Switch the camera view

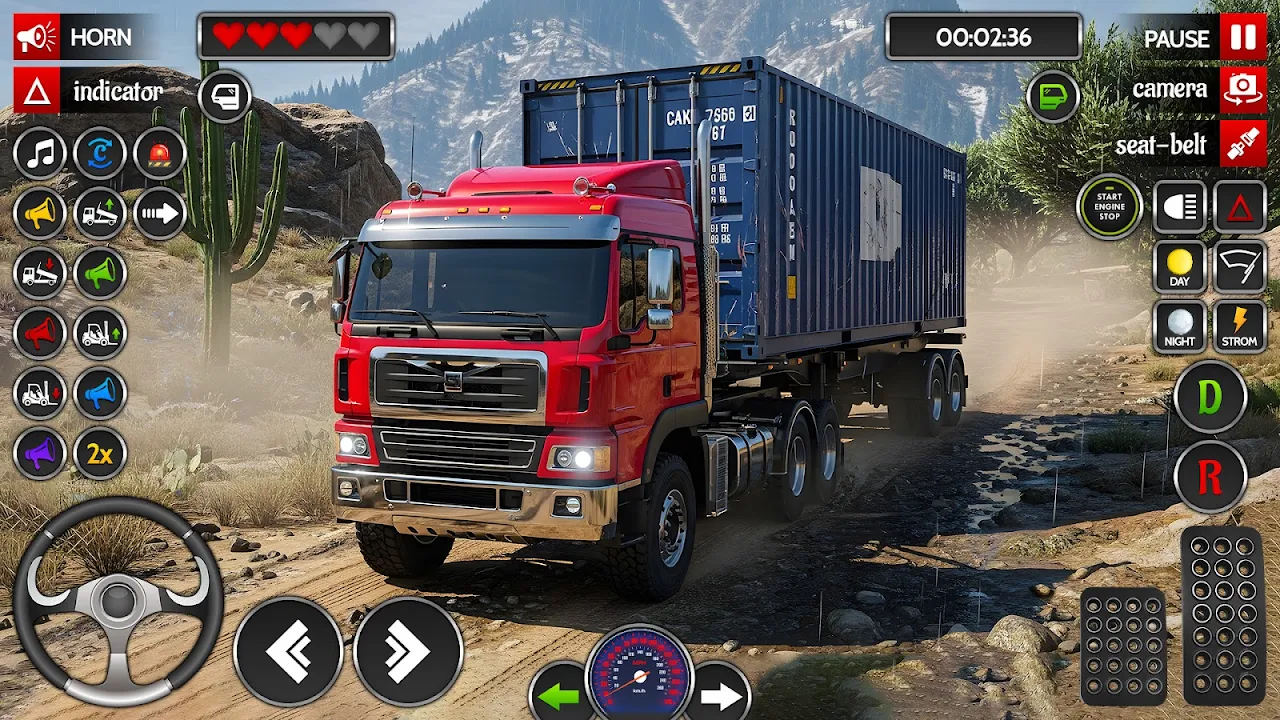pyautogui.click(x=1242, y=90)
